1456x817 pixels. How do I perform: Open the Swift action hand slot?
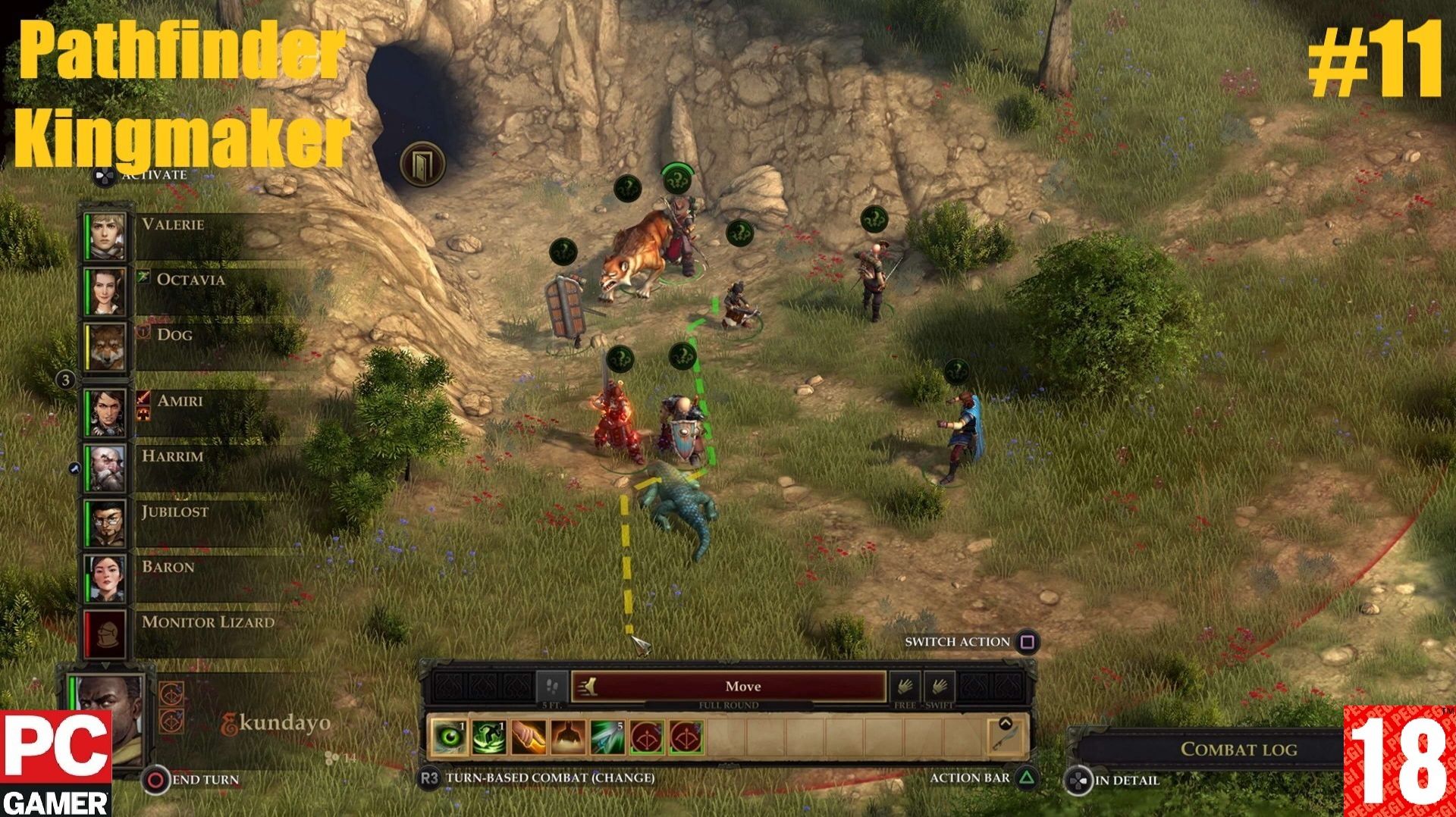(939, 687)
